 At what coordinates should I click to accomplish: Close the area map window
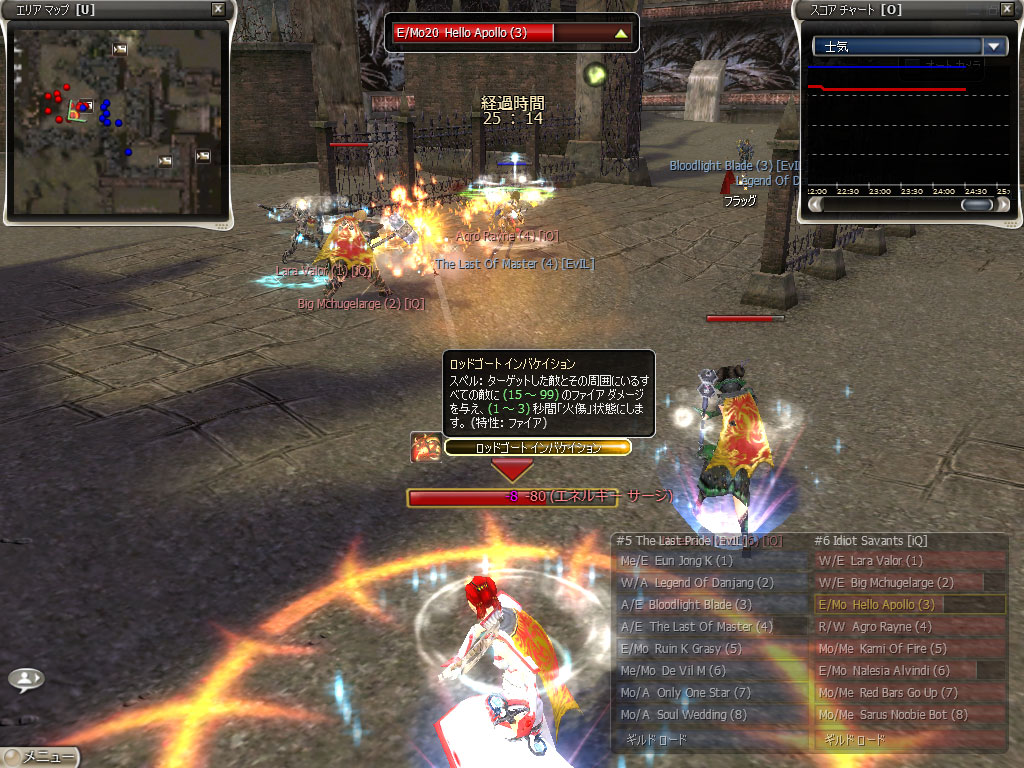pyautogui.click(x=219, y=9)
